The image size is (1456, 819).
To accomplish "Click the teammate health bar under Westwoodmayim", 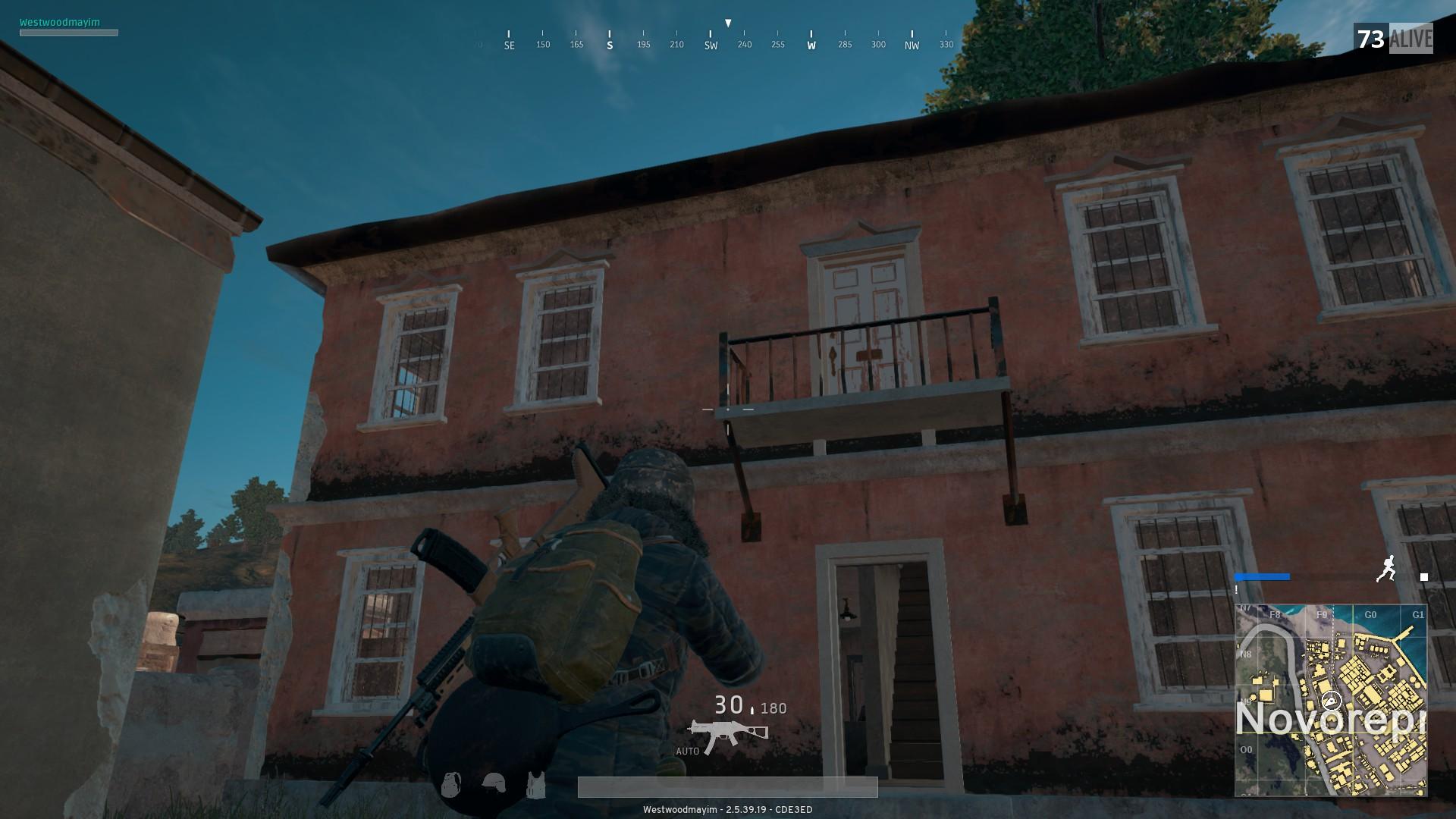I will click(69, 33).
